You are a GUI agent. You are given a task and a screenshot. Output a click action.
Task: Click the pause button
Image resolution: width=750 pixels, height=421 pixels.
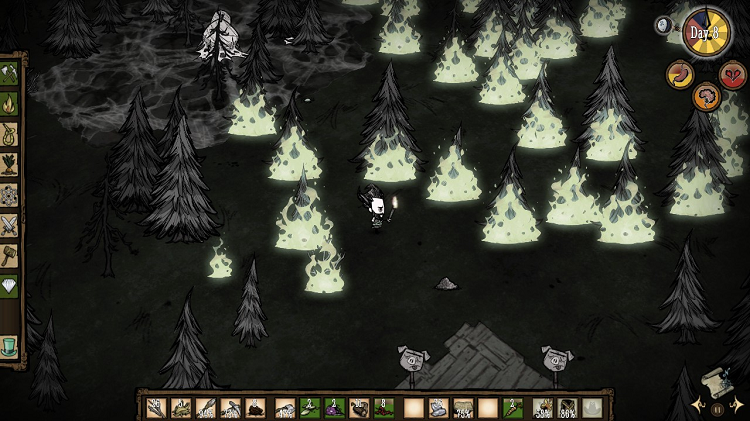[x=717, y=408]
